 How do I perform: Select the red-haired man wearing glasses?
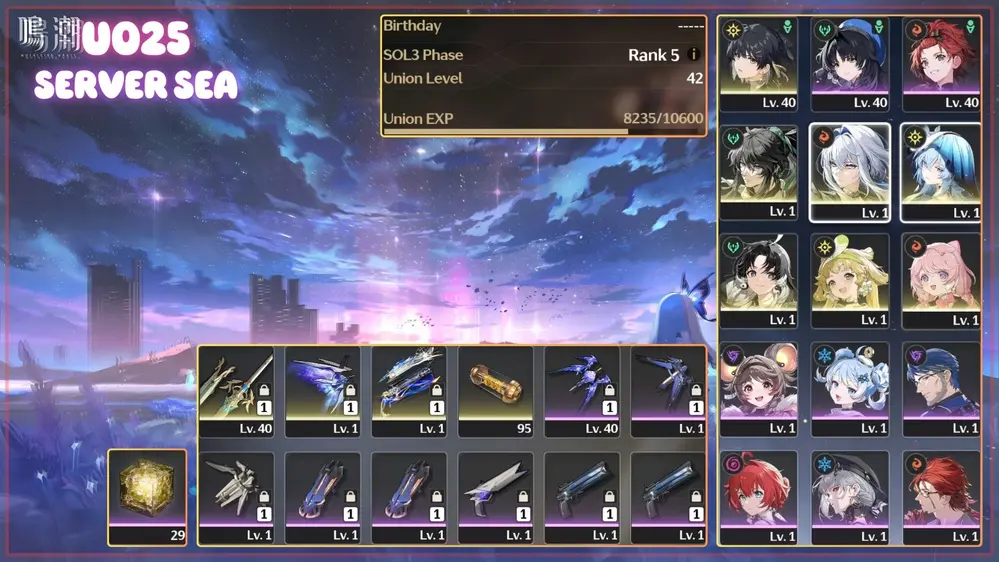(x=940, y=492)
